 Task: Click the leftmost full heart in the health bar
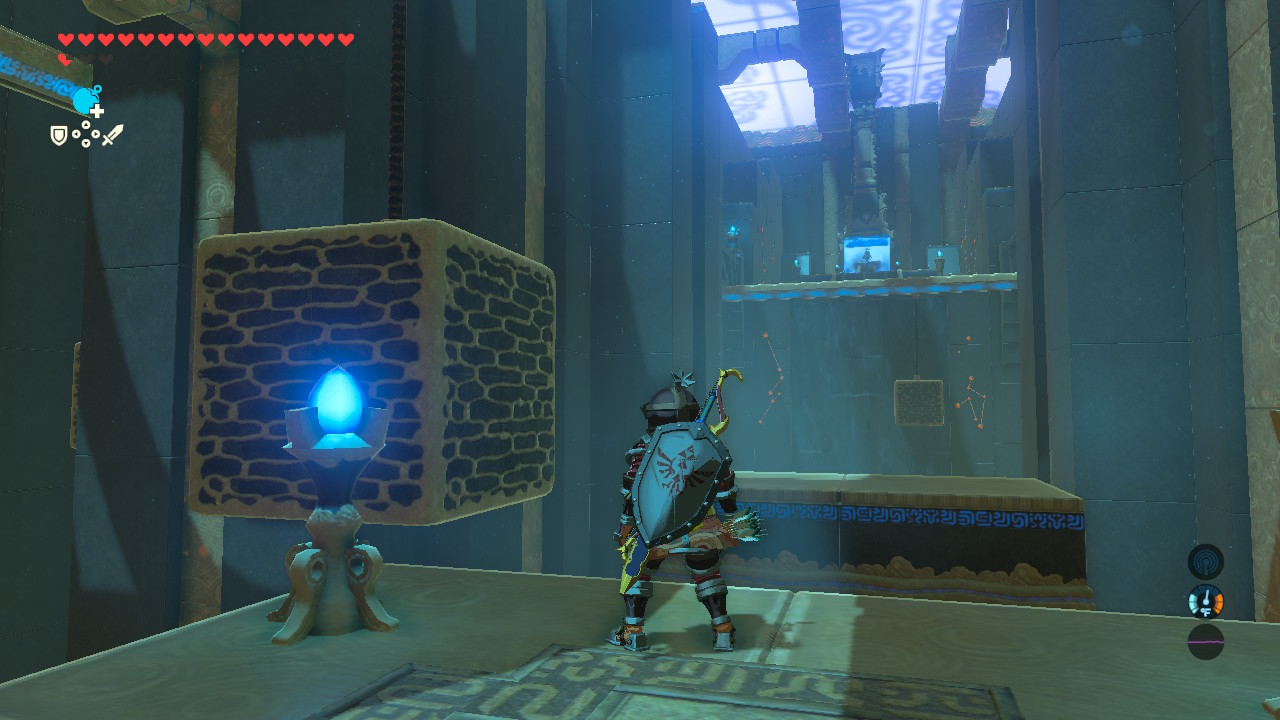66,39
